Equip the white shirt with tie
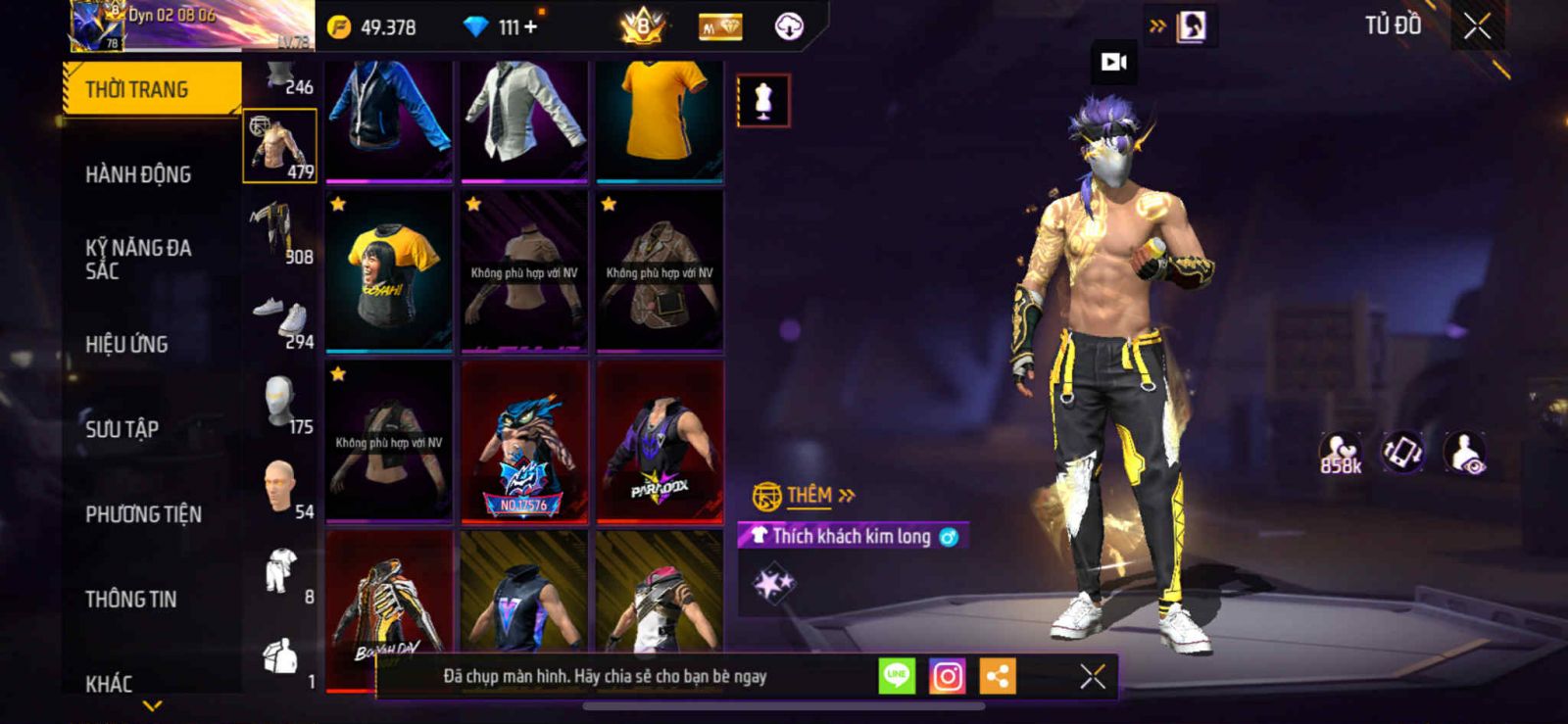The width and height of the screenshot is (1568, 724). tap(524, 120)
